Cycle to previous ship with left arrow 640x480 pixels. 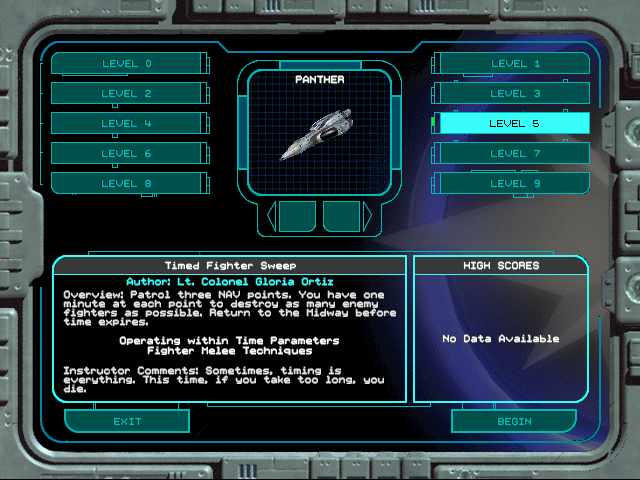tap(270, 216)
